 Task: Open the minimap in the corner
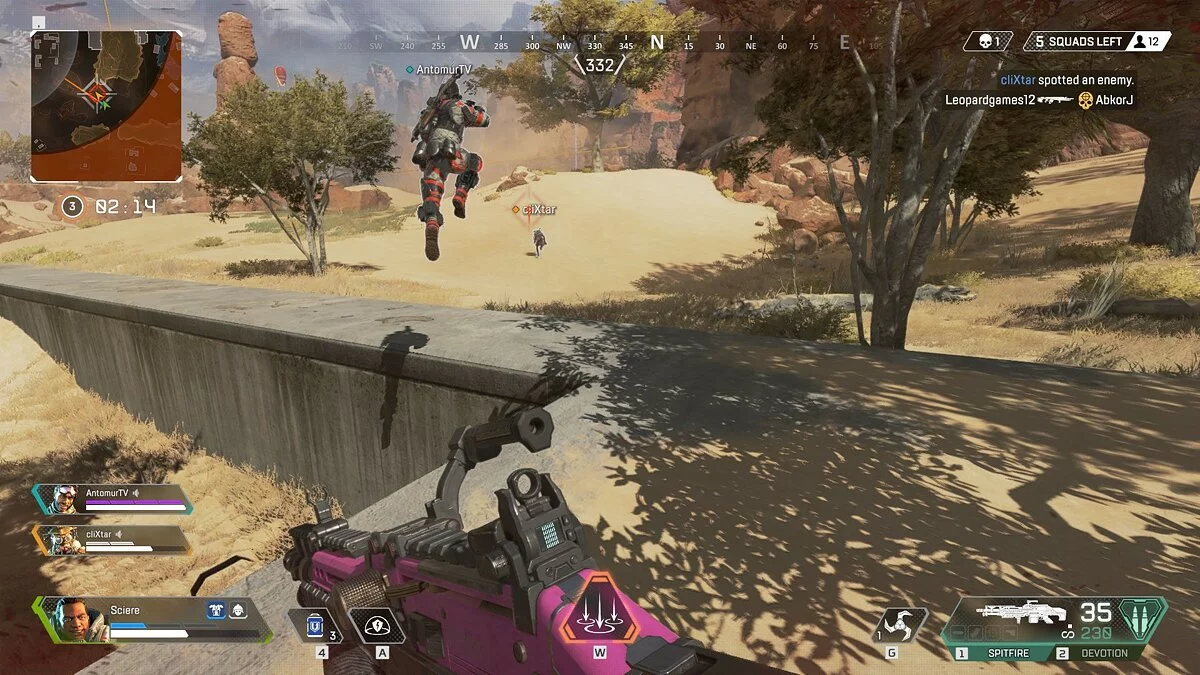coord(106,105)
